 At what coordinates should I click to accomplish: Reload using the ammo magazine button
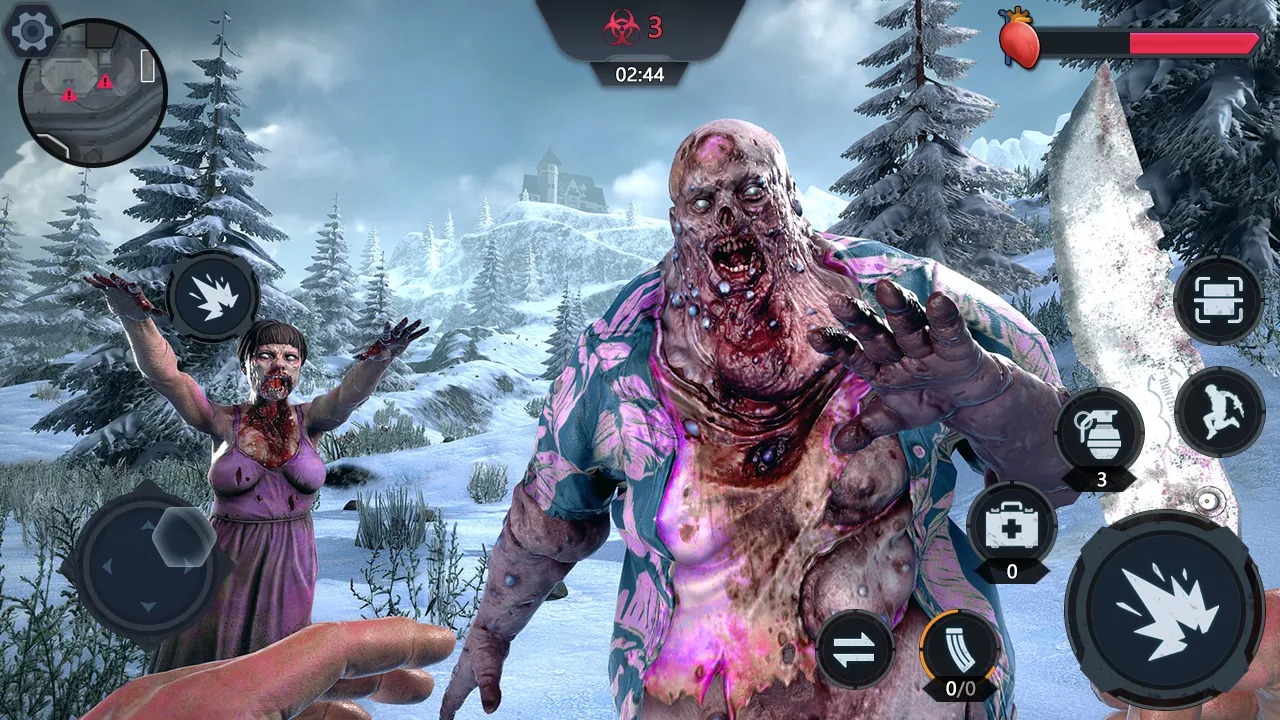point(960,649)
